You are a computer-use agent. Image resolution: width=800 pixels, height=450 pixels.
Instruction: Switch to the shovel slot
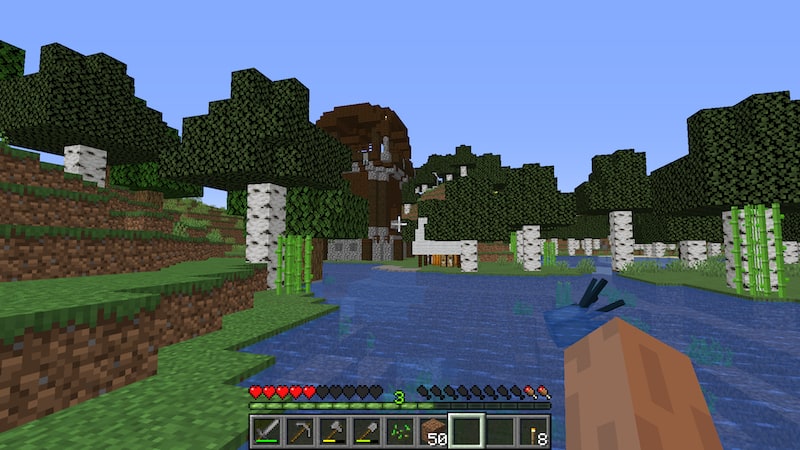(366, 431)
